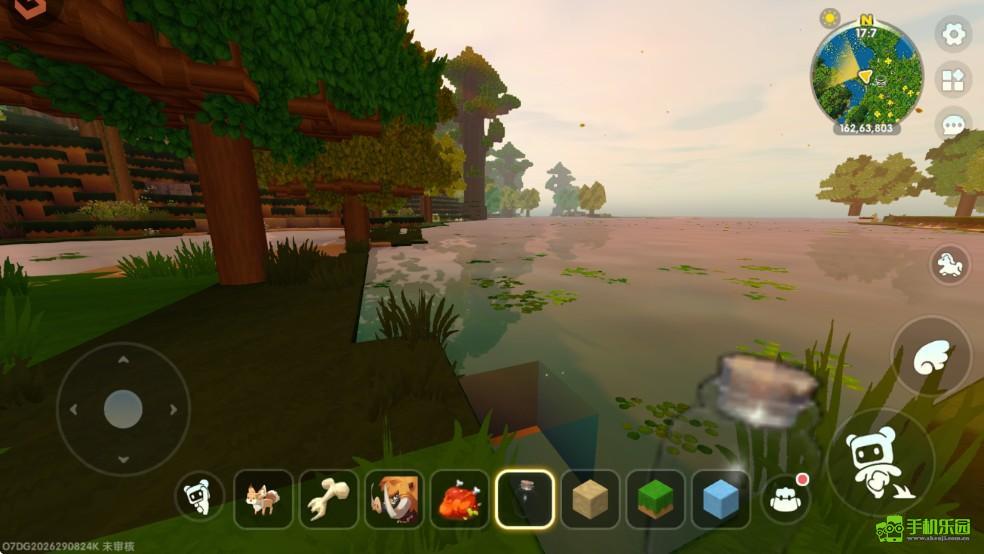Click the sun weather icon by minimap
The image size is (984, 554).
[x=830, y=18]
